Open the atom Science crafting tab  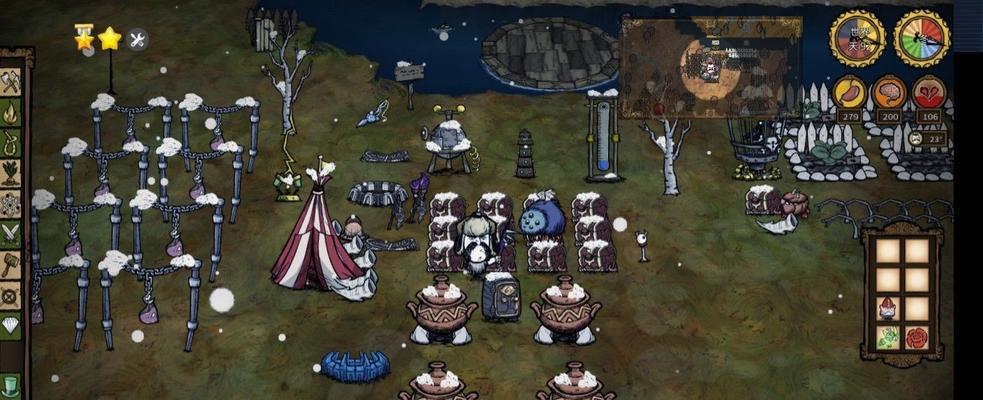pyautogui.click(x=12, y=205)
